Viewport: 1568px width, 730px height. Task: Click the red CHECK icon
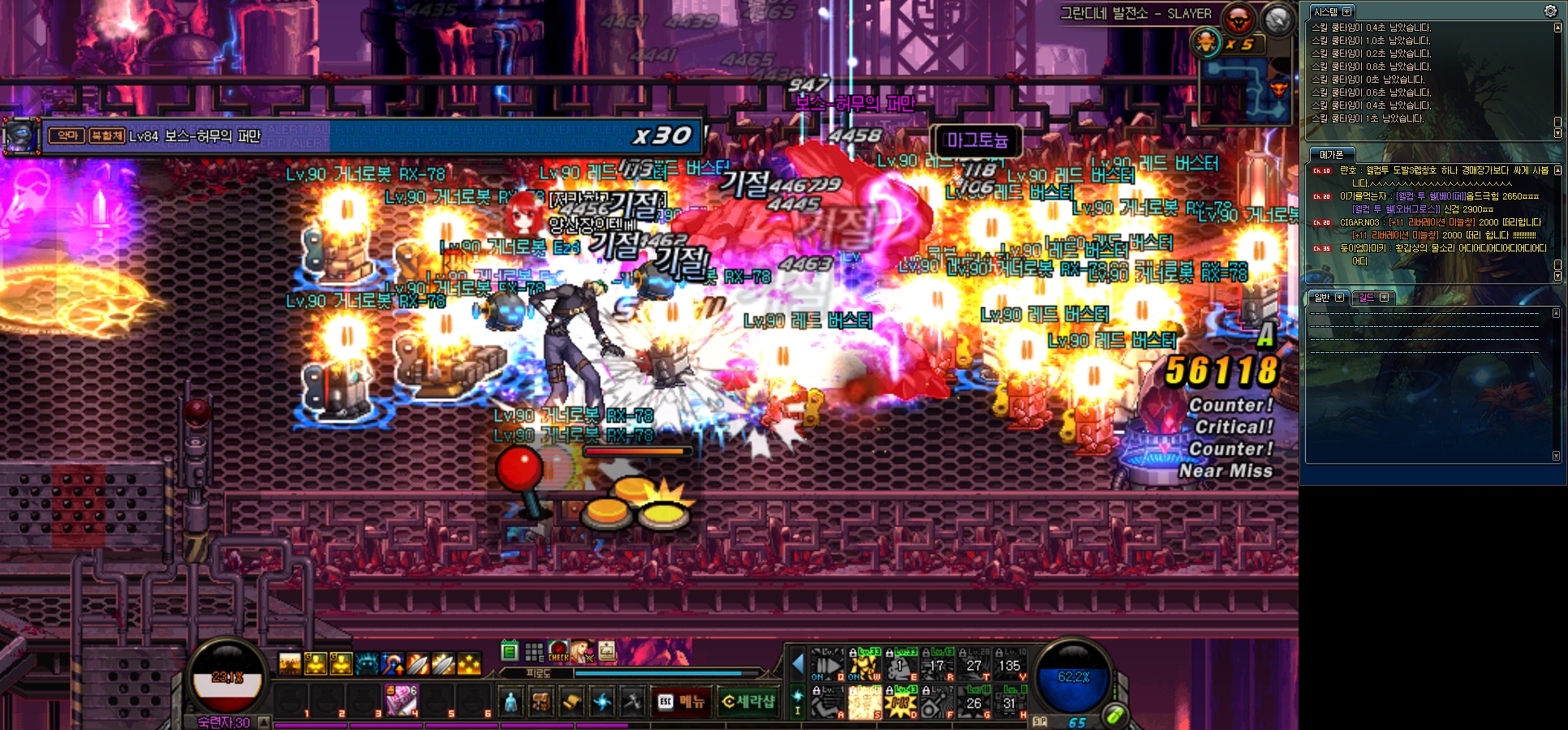[x=558, y=651]
